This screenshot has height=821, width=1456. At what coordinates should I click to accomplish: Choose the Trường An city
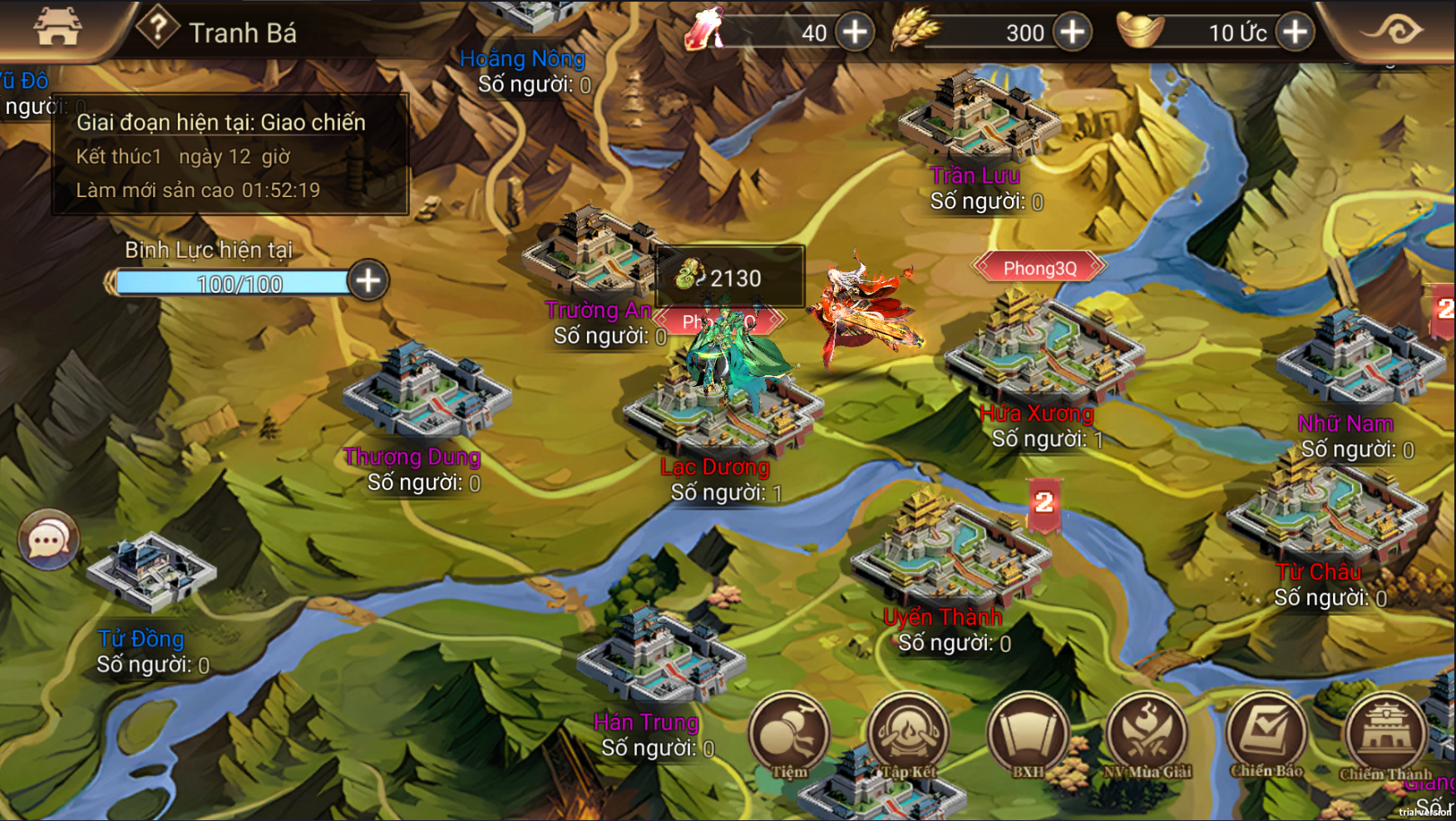click(587, 254)
